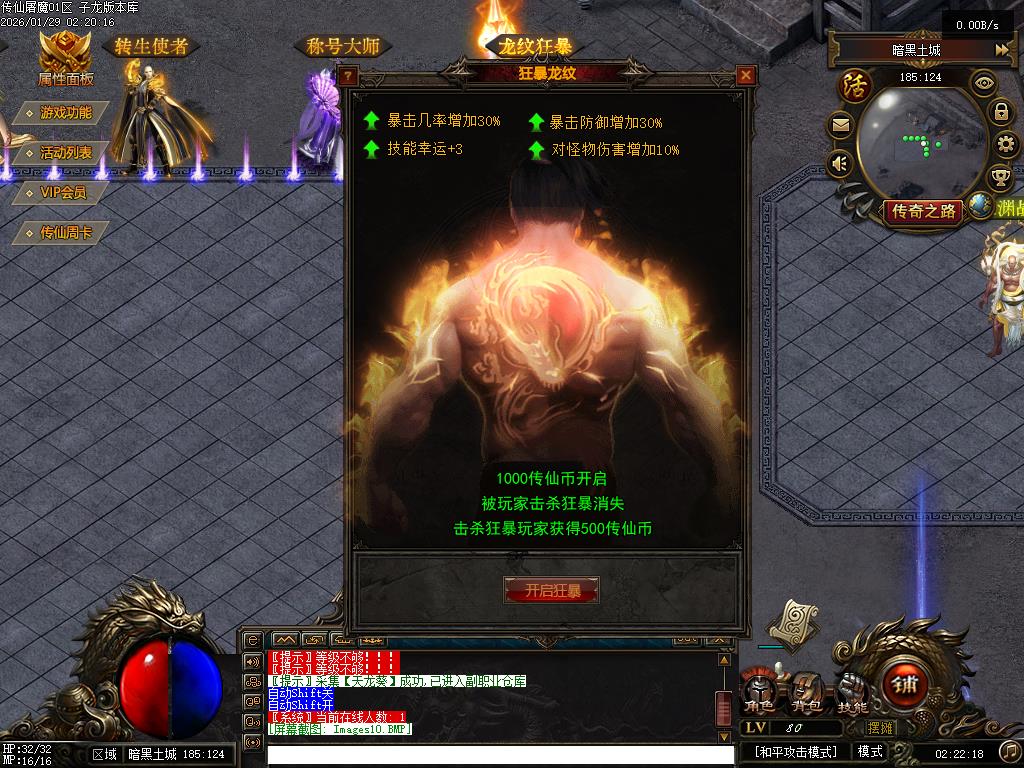Click the 摆摊 stall button
This screenshot has height=768, width=1024.
(881, 728)
